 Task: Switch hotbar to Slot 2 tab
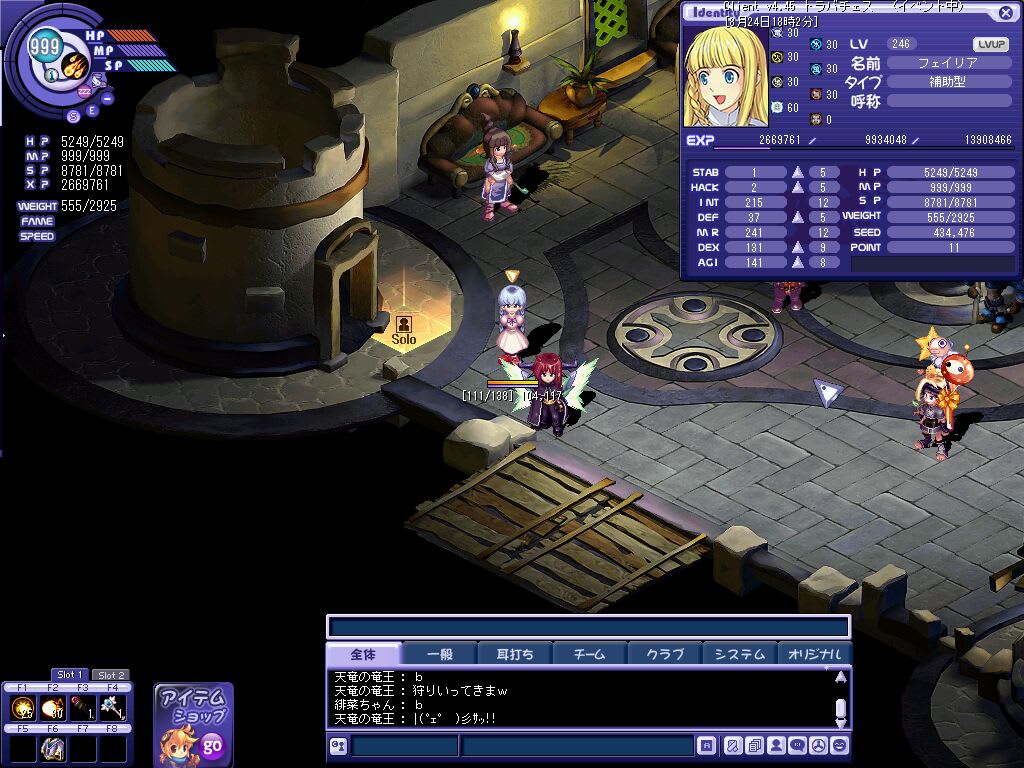[111, 675]
